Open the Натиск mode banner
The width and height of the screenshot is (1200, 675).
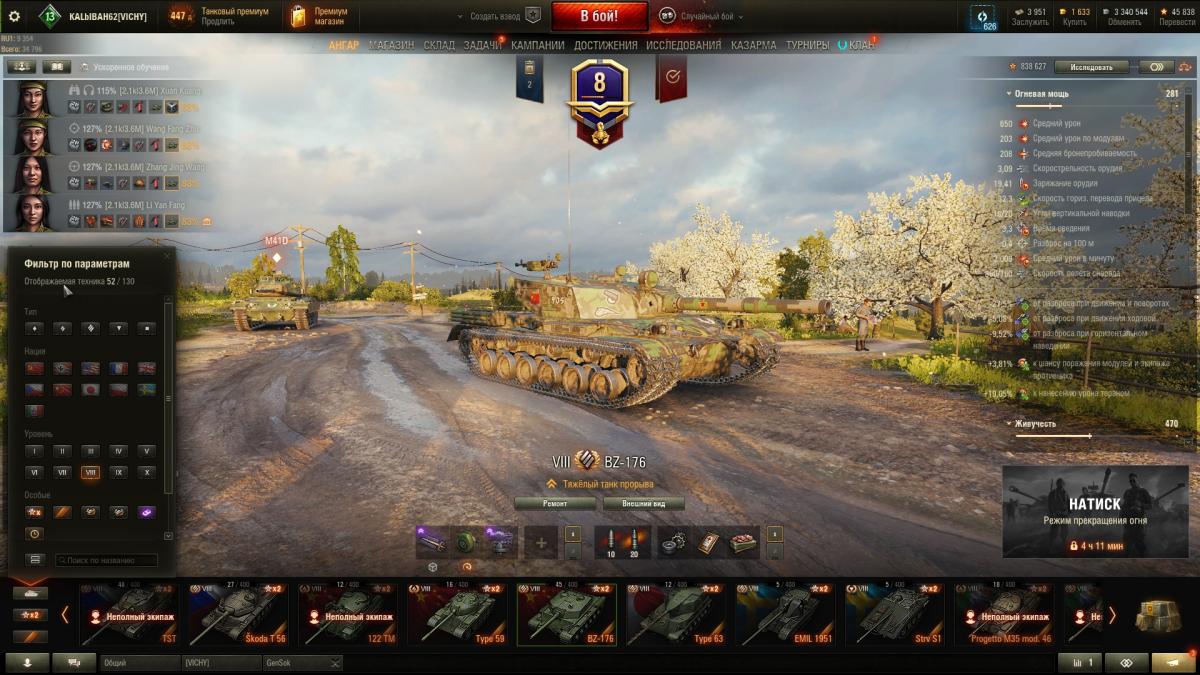tap(1094, 511)
